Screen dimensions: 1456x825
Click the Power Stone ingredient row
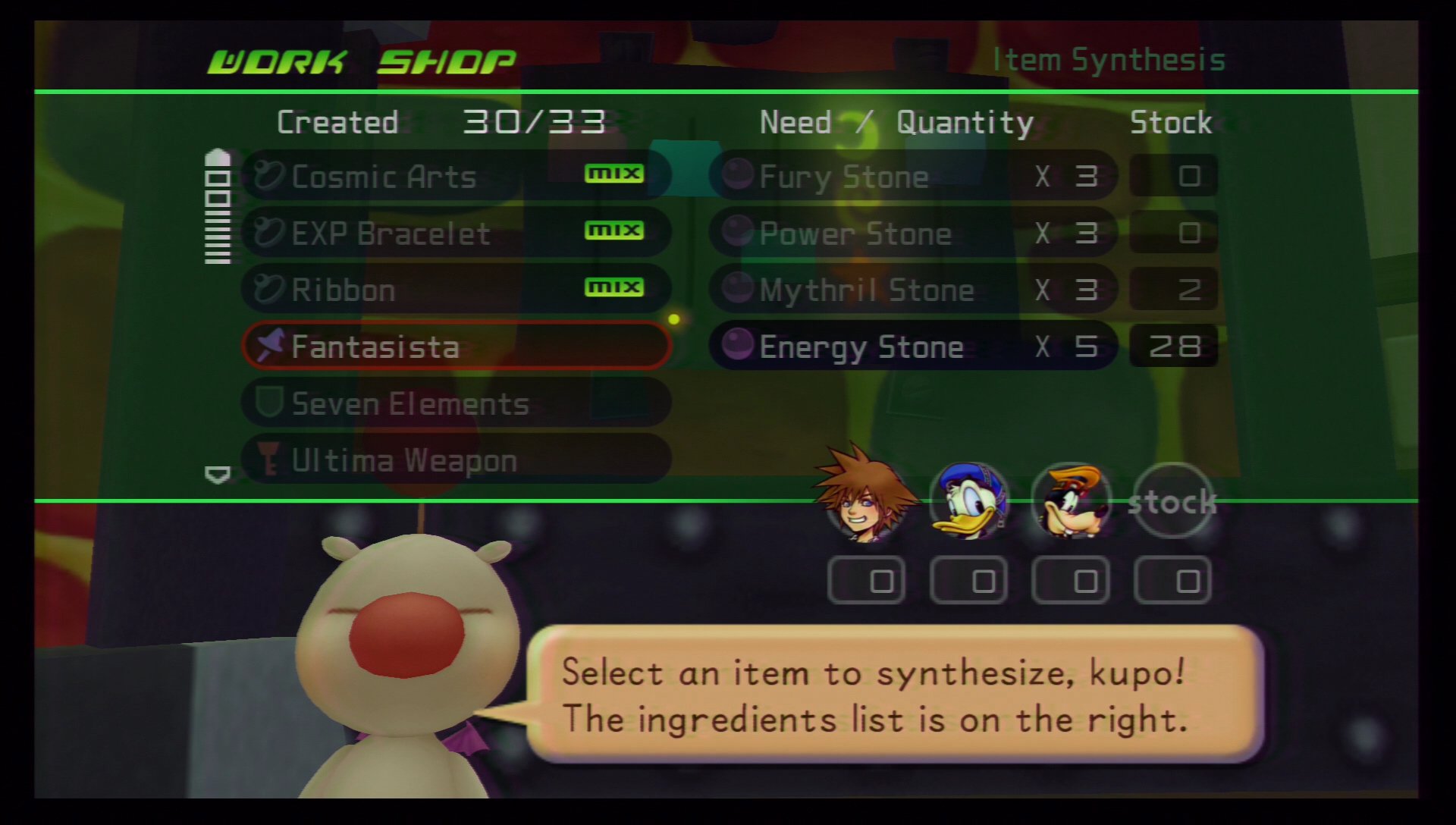[x=912, y=233]
